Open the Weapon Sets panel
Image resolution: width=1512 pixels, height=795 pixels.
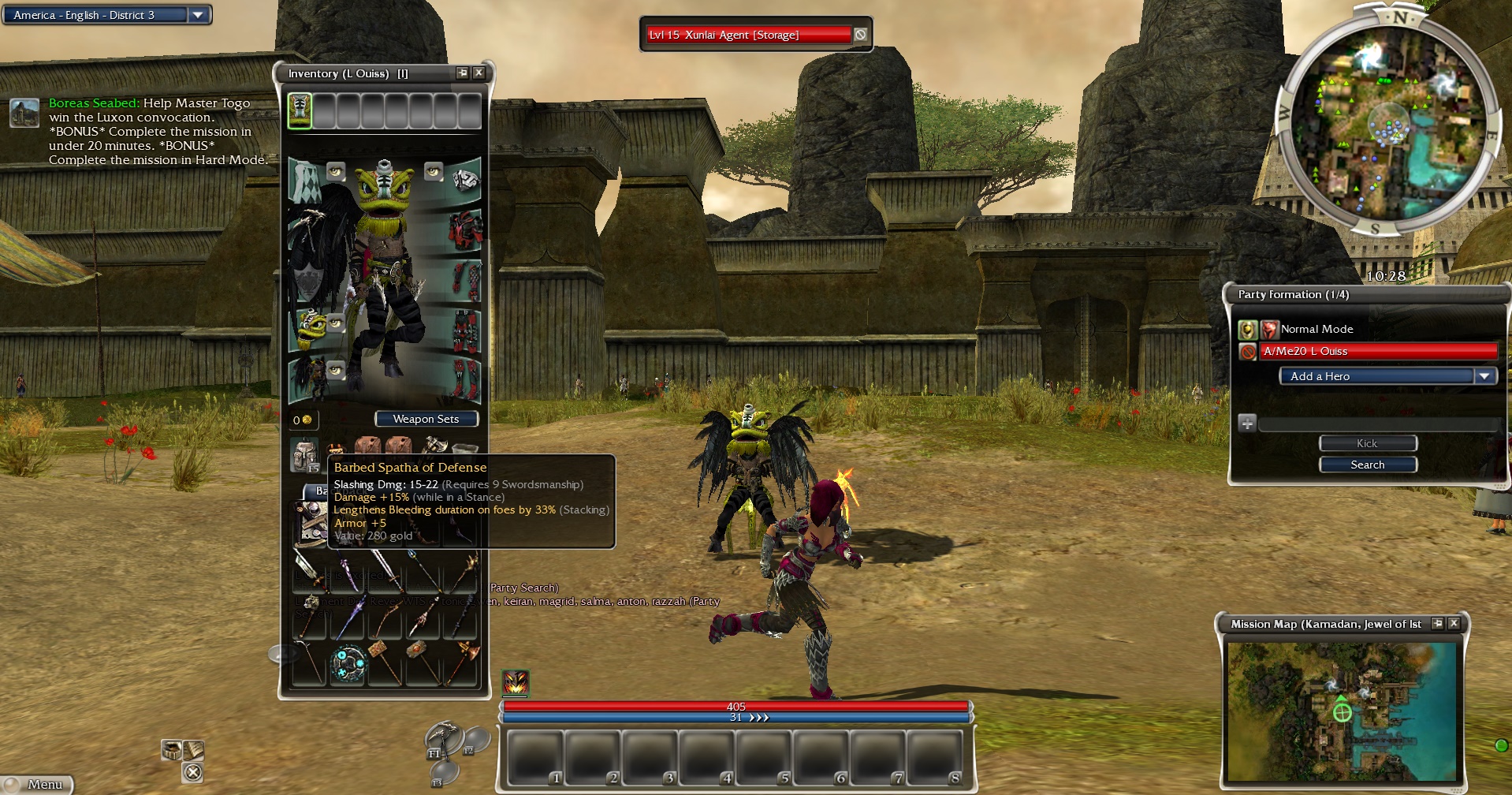tap(426, 419)
